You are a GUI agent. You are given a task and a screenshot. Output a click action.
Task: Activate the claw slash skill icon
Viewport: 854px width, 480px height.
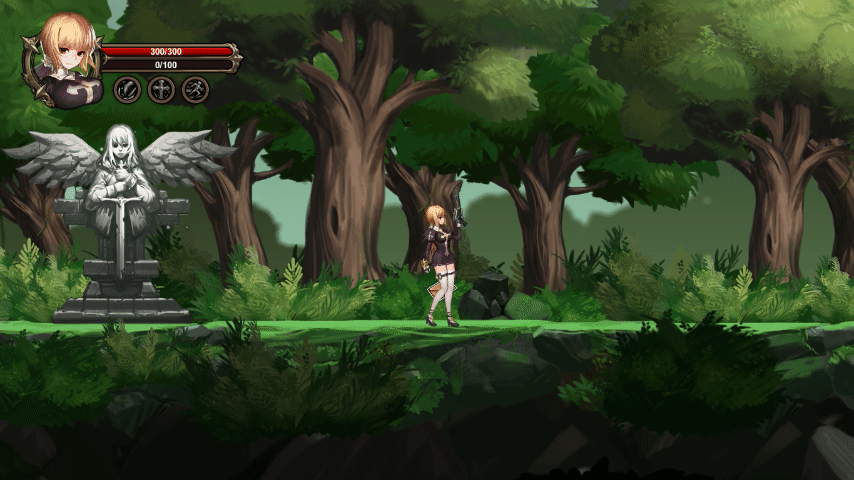pyautogui.click(x=127, y=90)
